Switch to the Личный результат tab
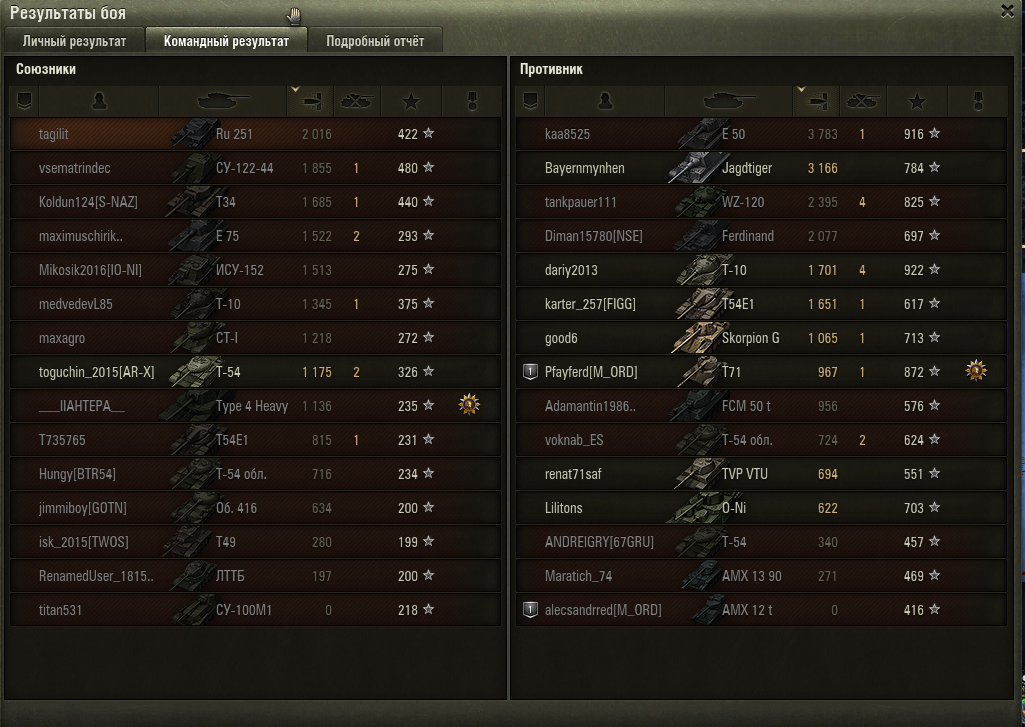The image size is (1025, 727). (74, 41)
